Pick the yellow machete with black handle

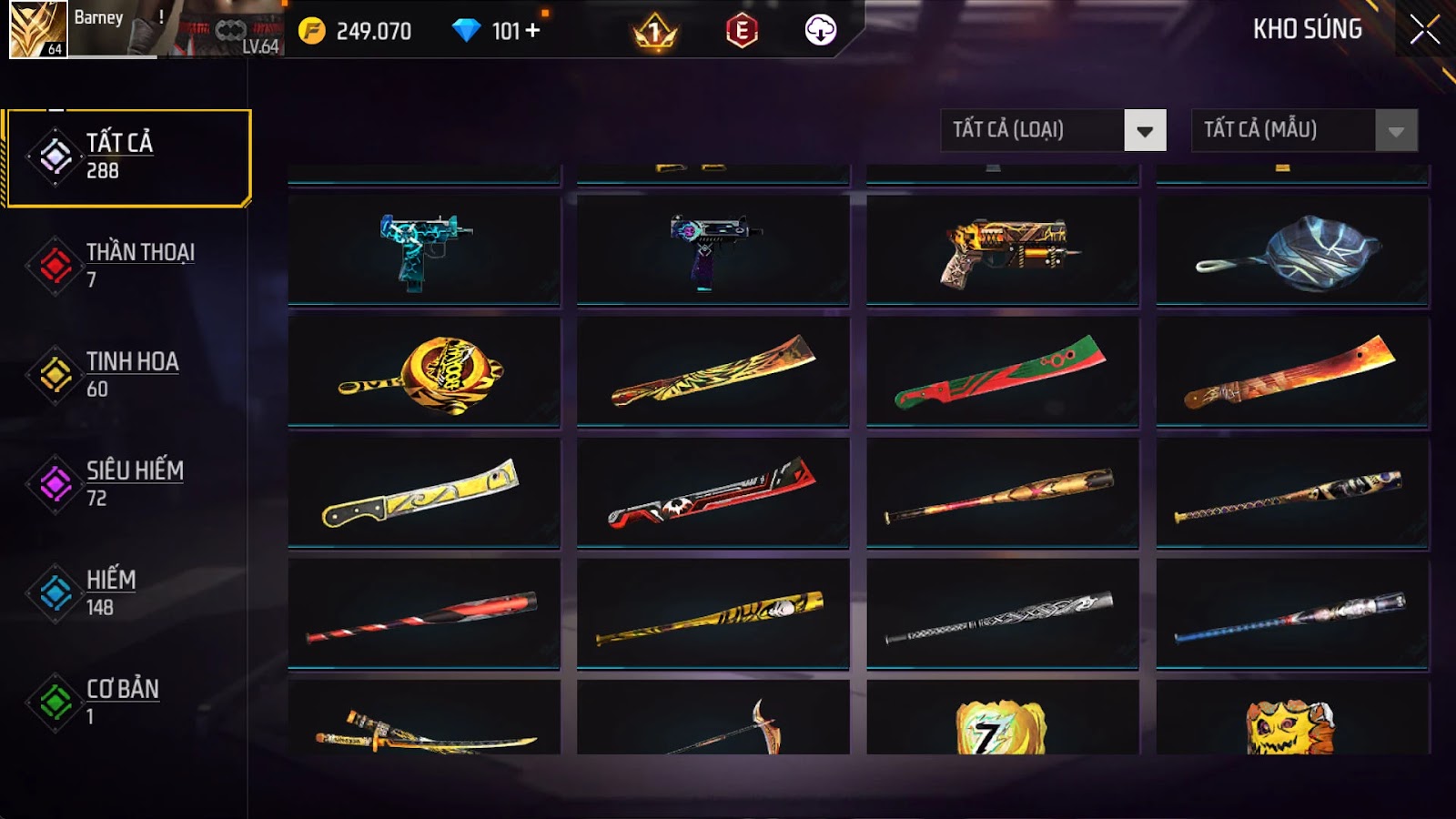pyautogui.click(x=424, y=493)
